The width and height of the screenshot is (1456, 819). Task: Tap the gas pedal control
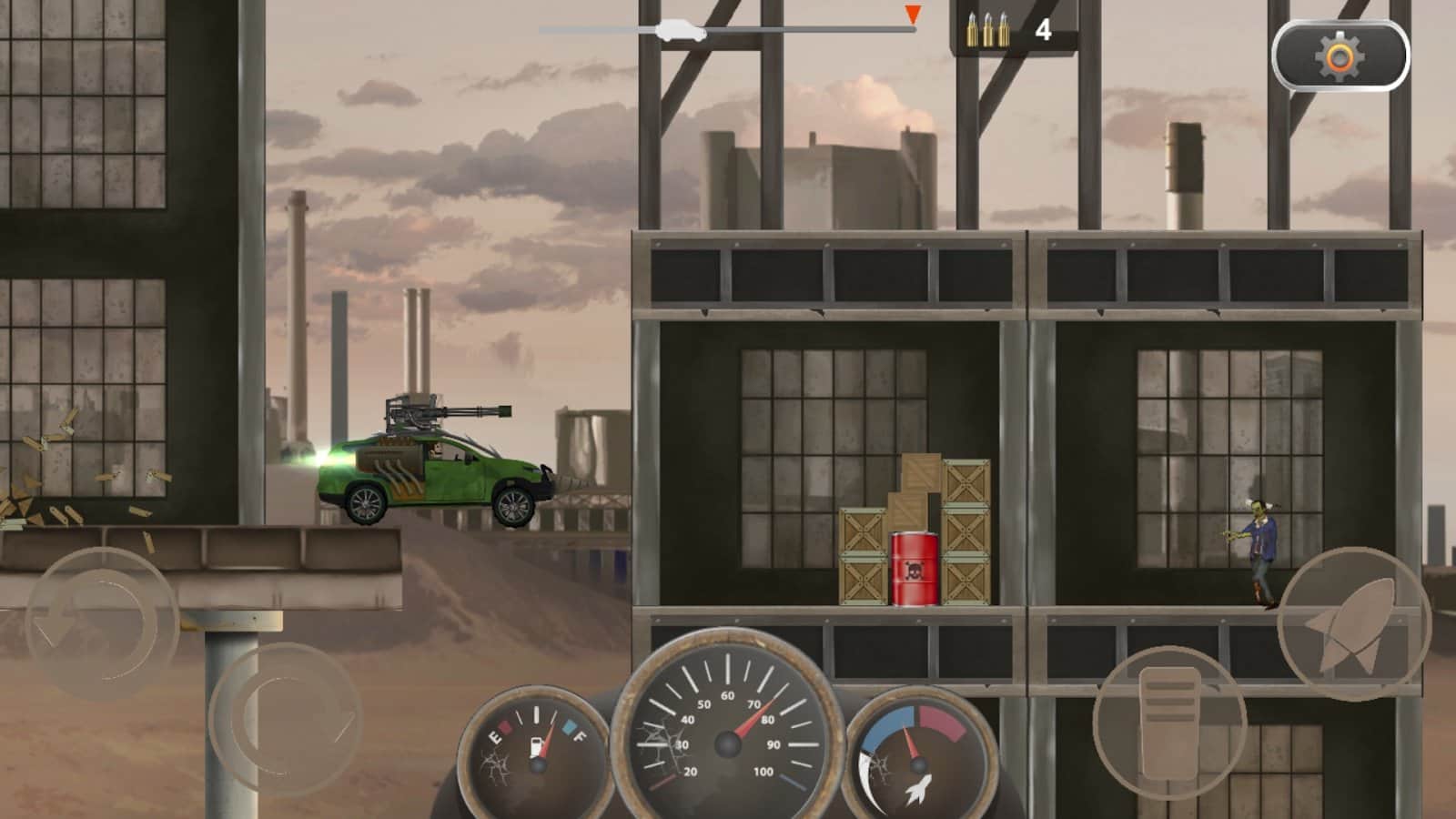pyautogui.click(x=1168, y=723)
